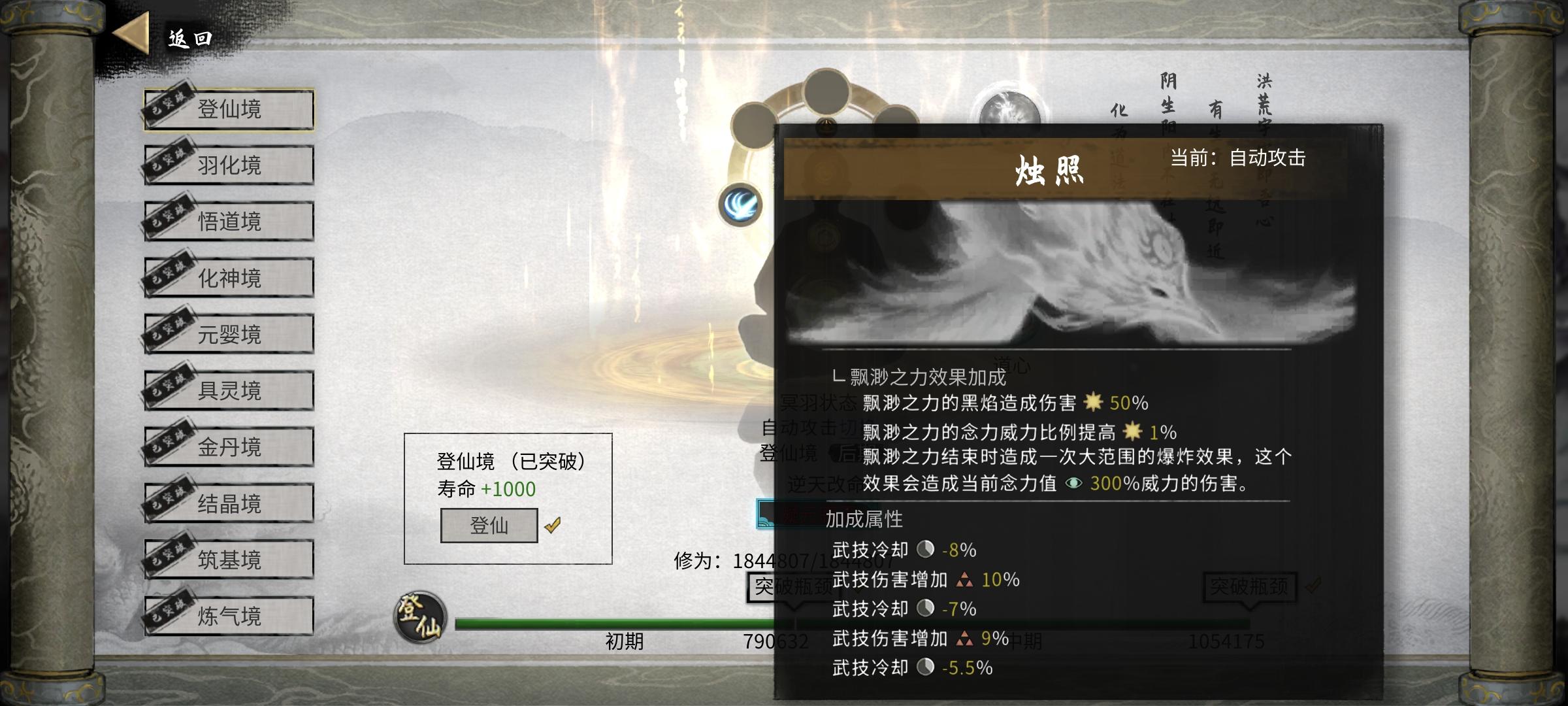1568x706 pixels.
Task: Switch to the 登仙境 realm tab
Action: click(228, 110)
